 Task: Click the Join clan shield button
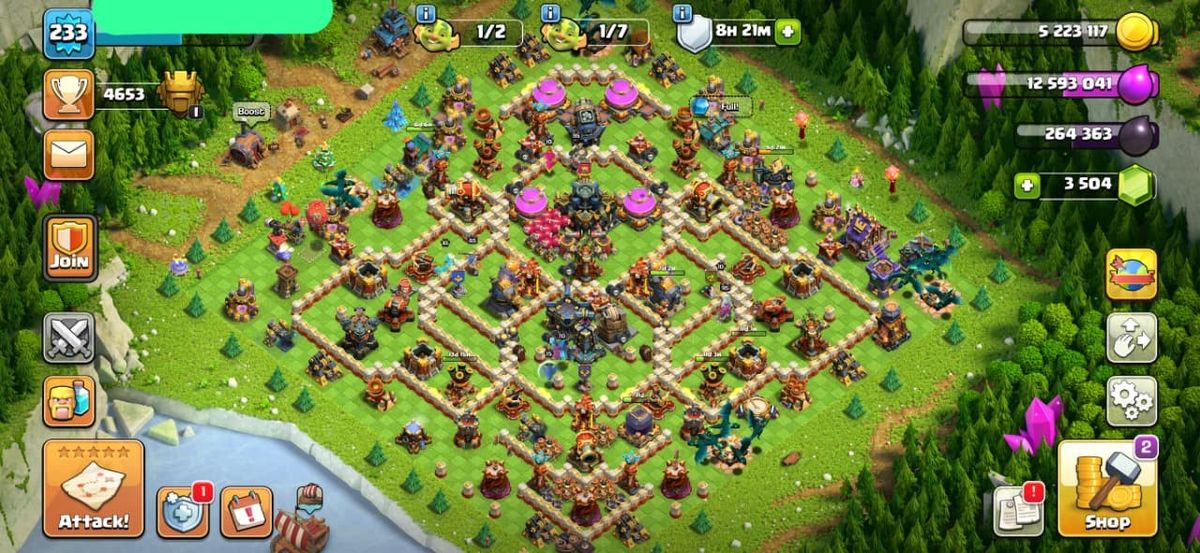pos(70,248)
